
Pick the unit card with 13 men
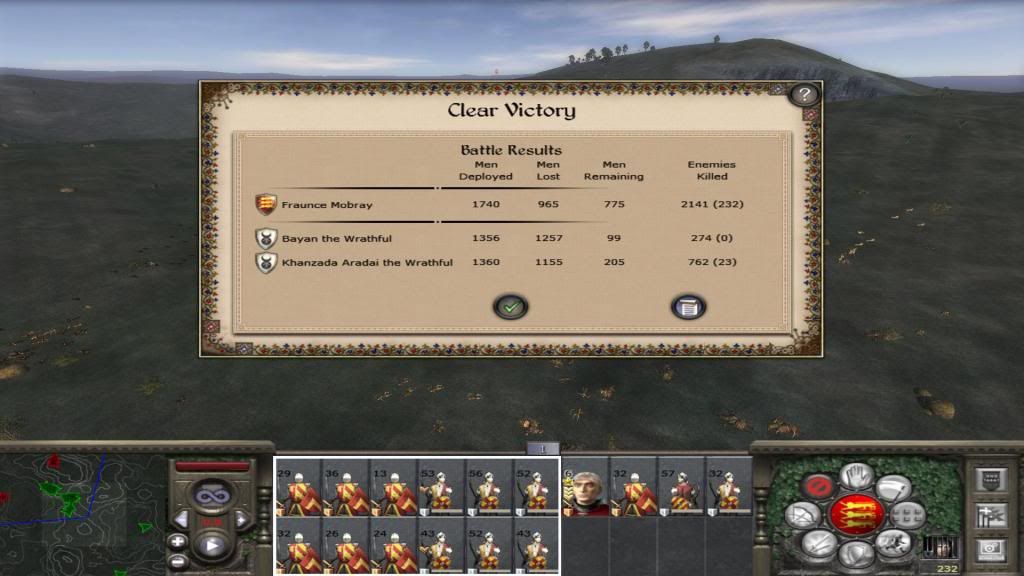click(x=394, y=487)
